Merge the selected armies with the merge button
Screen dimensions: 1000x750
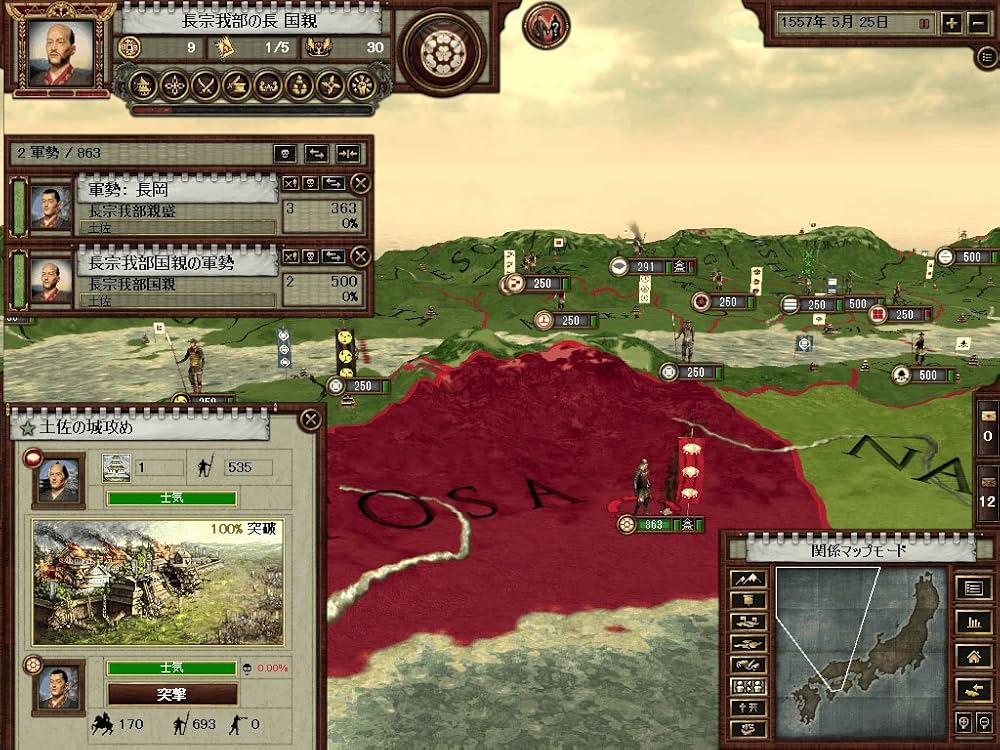(x=347, y=153)
